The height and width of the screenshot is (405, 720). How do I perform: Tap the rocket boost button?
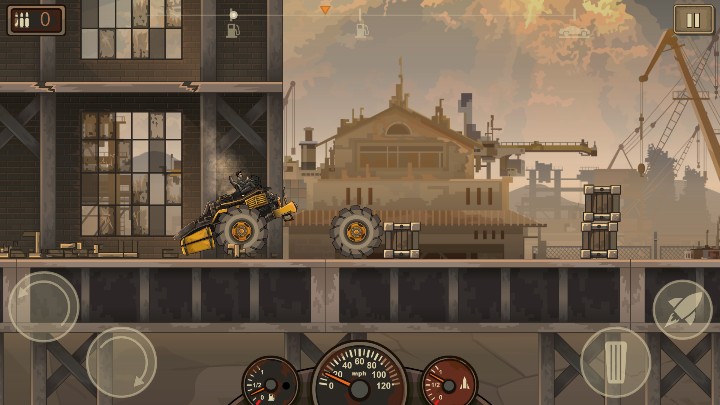pos(682,309)
